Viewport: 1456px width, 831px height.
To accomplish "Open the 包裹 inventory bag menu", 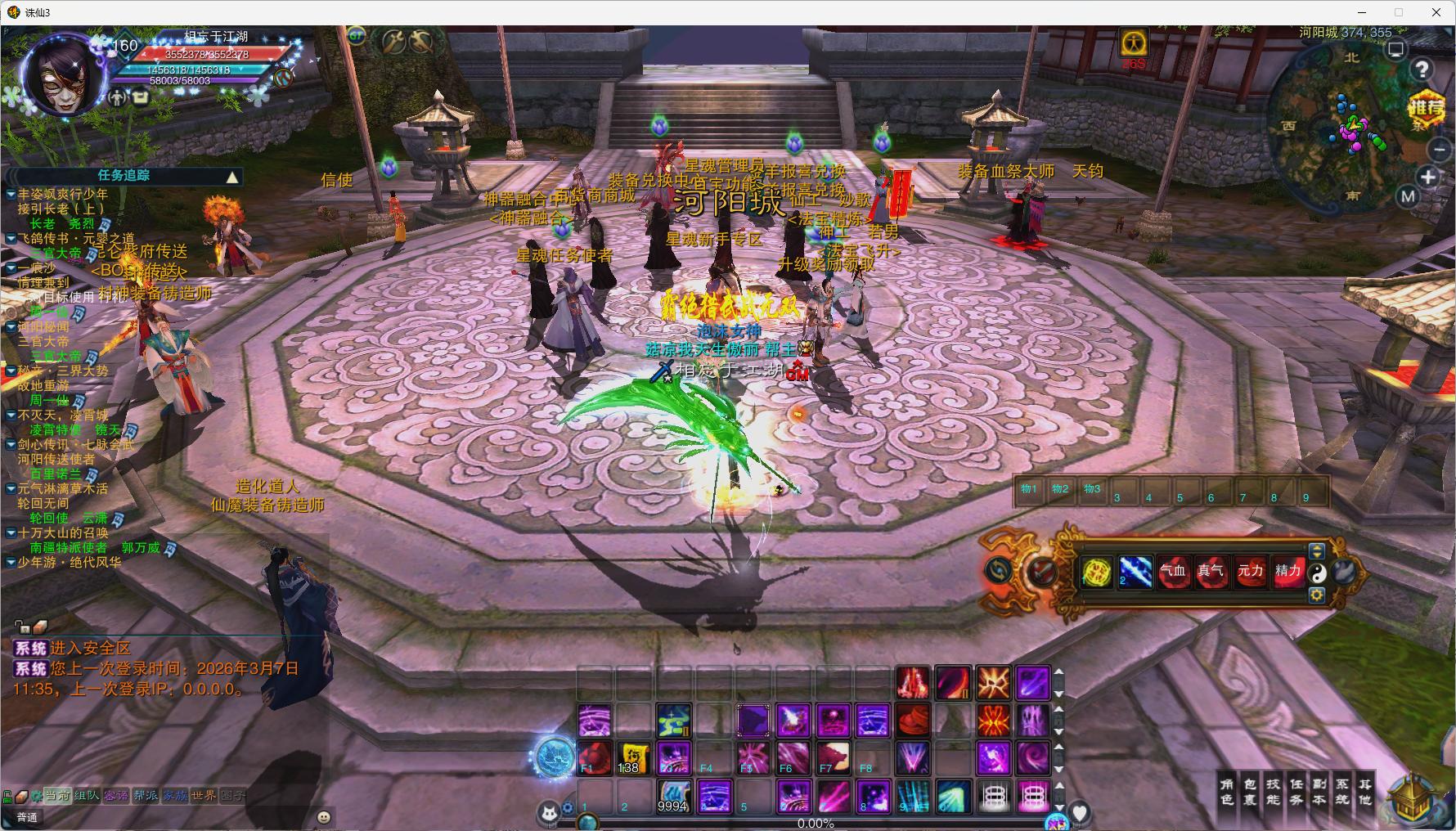I will (1250, 792).
